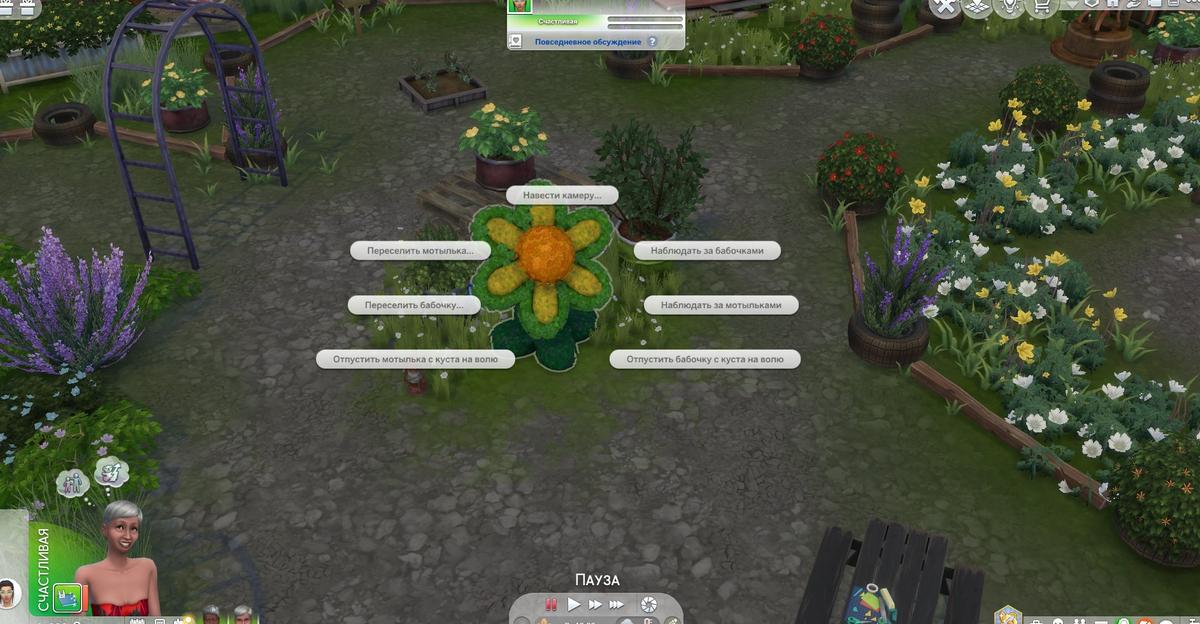This screenshot has width=1200, height=624.
Task: Pick "Отпустить бабочку с куста на волю"
Action: [x=705, y=359]
